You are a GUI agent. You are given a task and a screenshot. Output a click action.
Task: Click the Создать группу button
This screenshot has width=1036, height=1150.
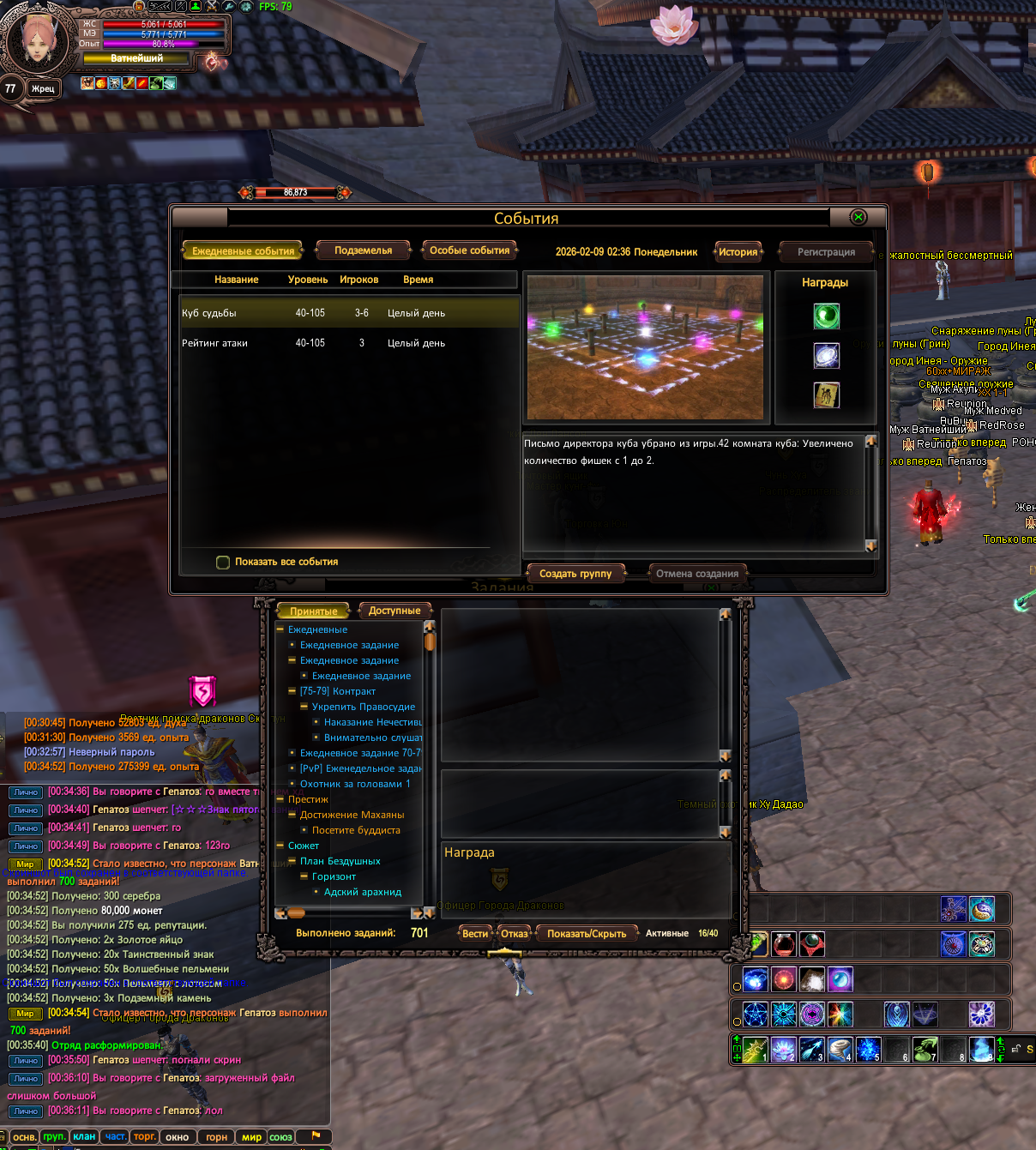[x=575, y=574]
